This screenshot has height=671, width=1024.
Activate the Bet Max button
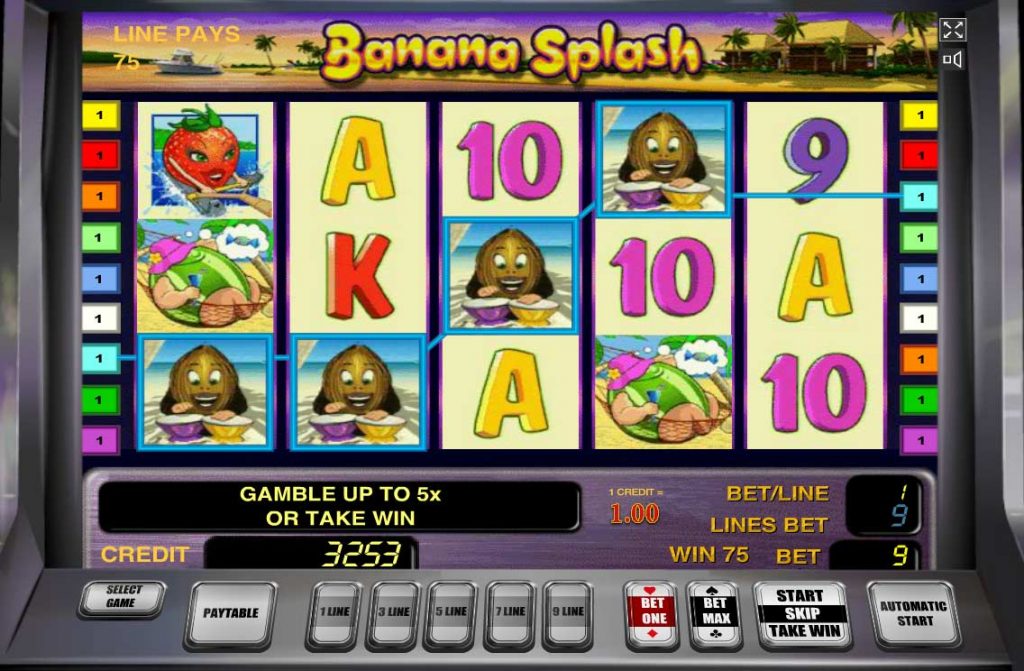coord(715,611)
